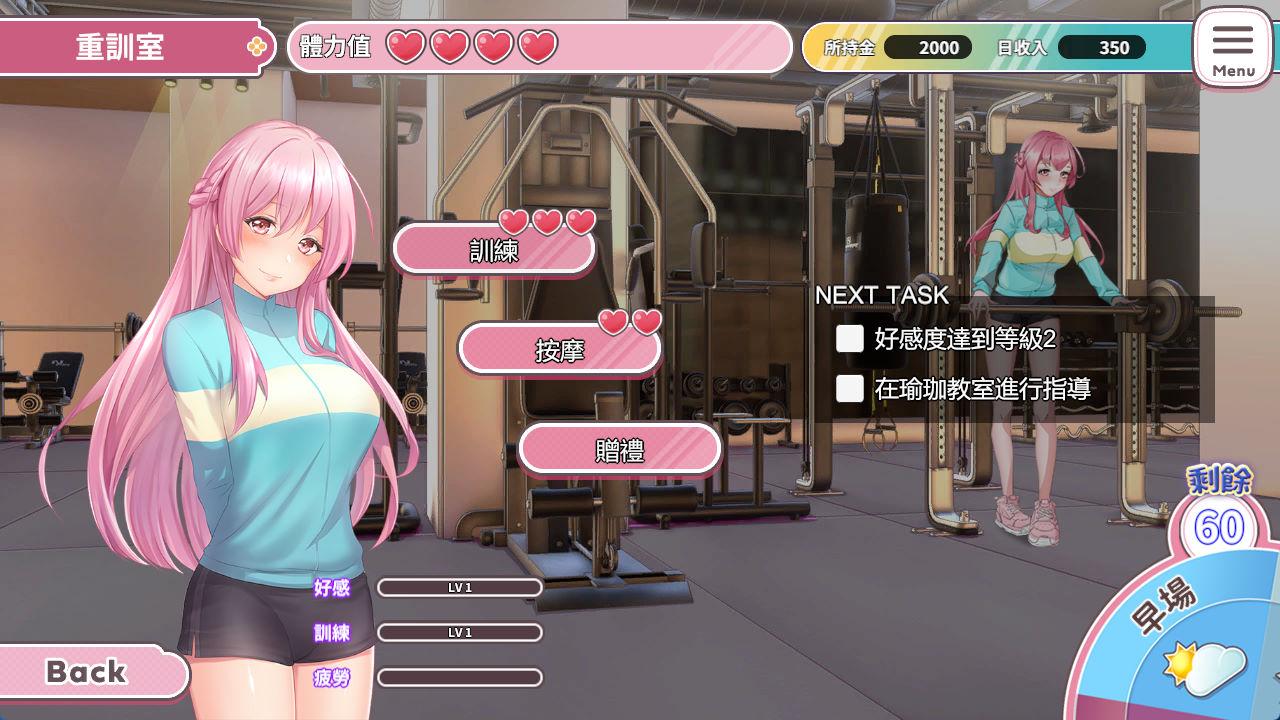Image resolution: width=1280 pixels, height=720 pixels.
Task: Select the 在瑜珈教室進行指導 task entry
Action: [x=981, y=389]
